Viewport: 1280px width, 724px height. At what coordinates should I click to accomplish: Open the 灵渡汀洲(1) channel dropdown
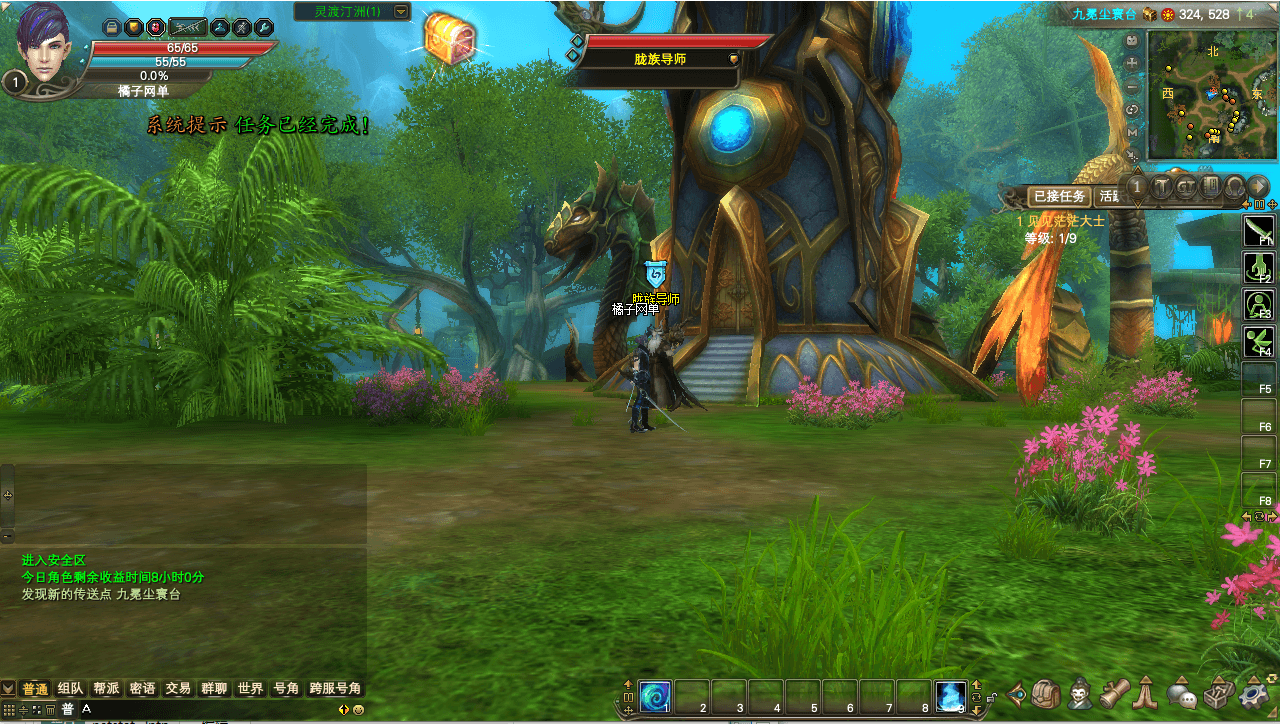(x=402, y=11)
